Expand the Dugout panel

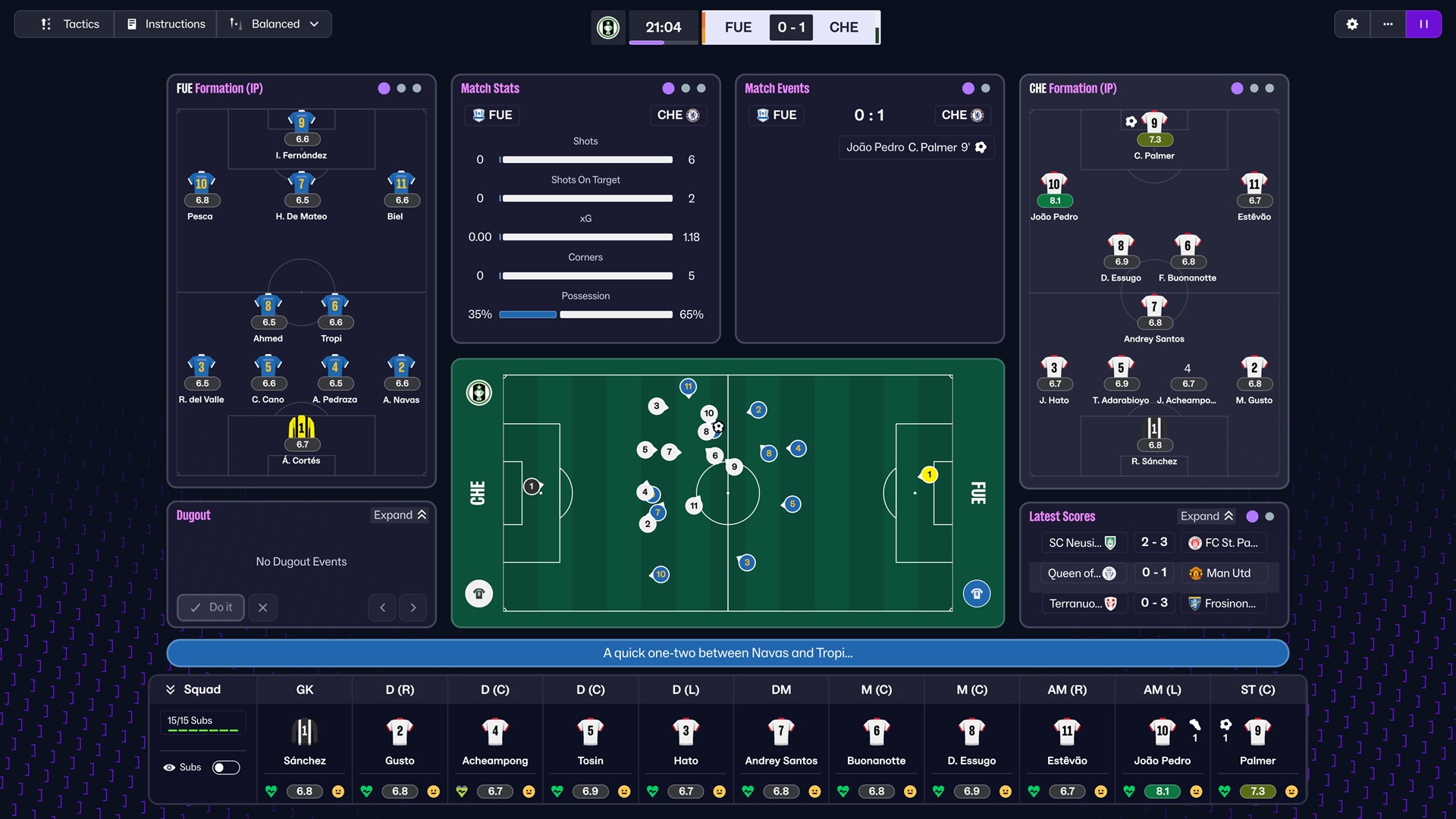click(x=400, y=515)
